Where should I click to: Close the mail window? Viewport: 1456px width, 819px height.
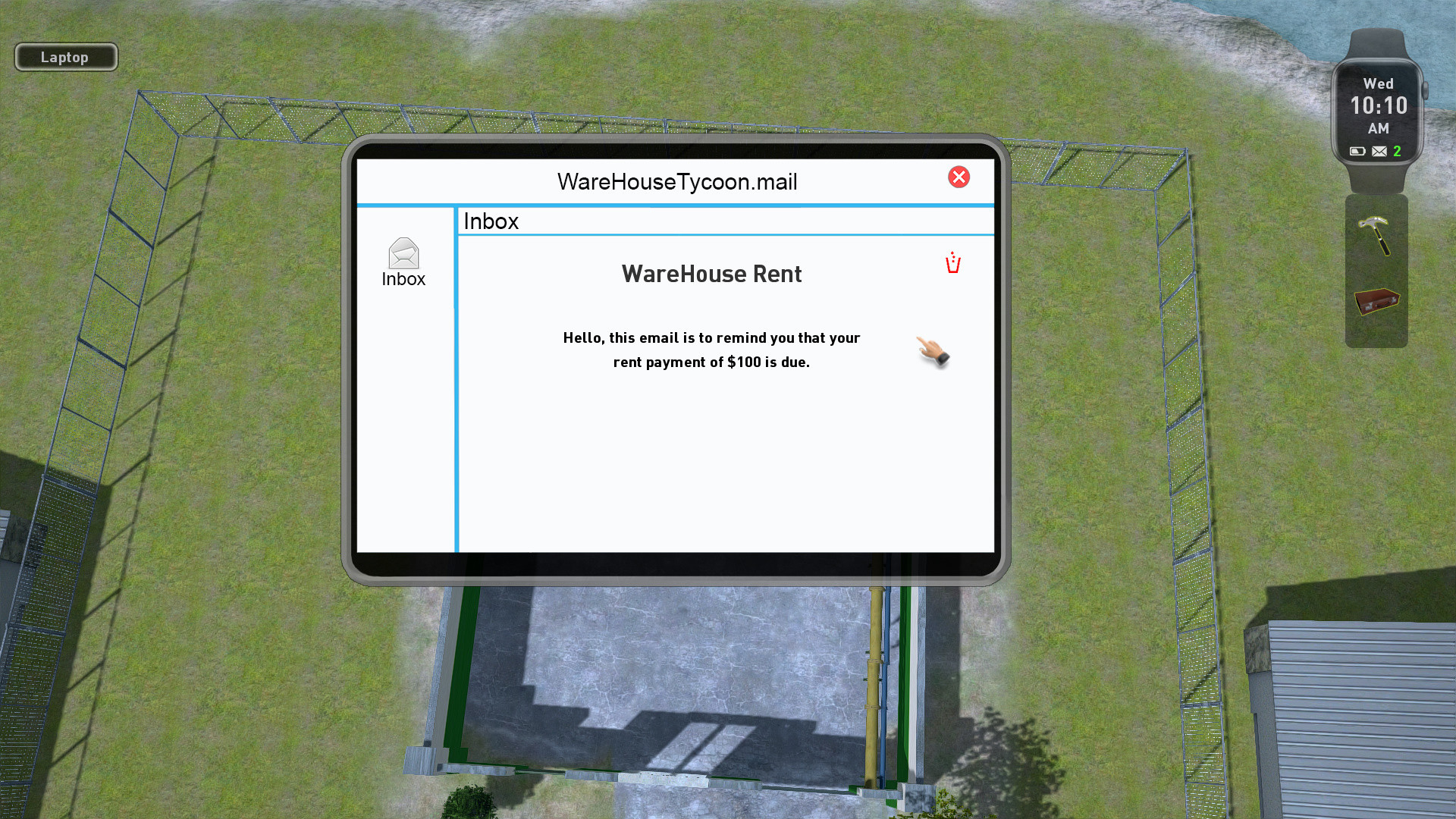(959, 177)
